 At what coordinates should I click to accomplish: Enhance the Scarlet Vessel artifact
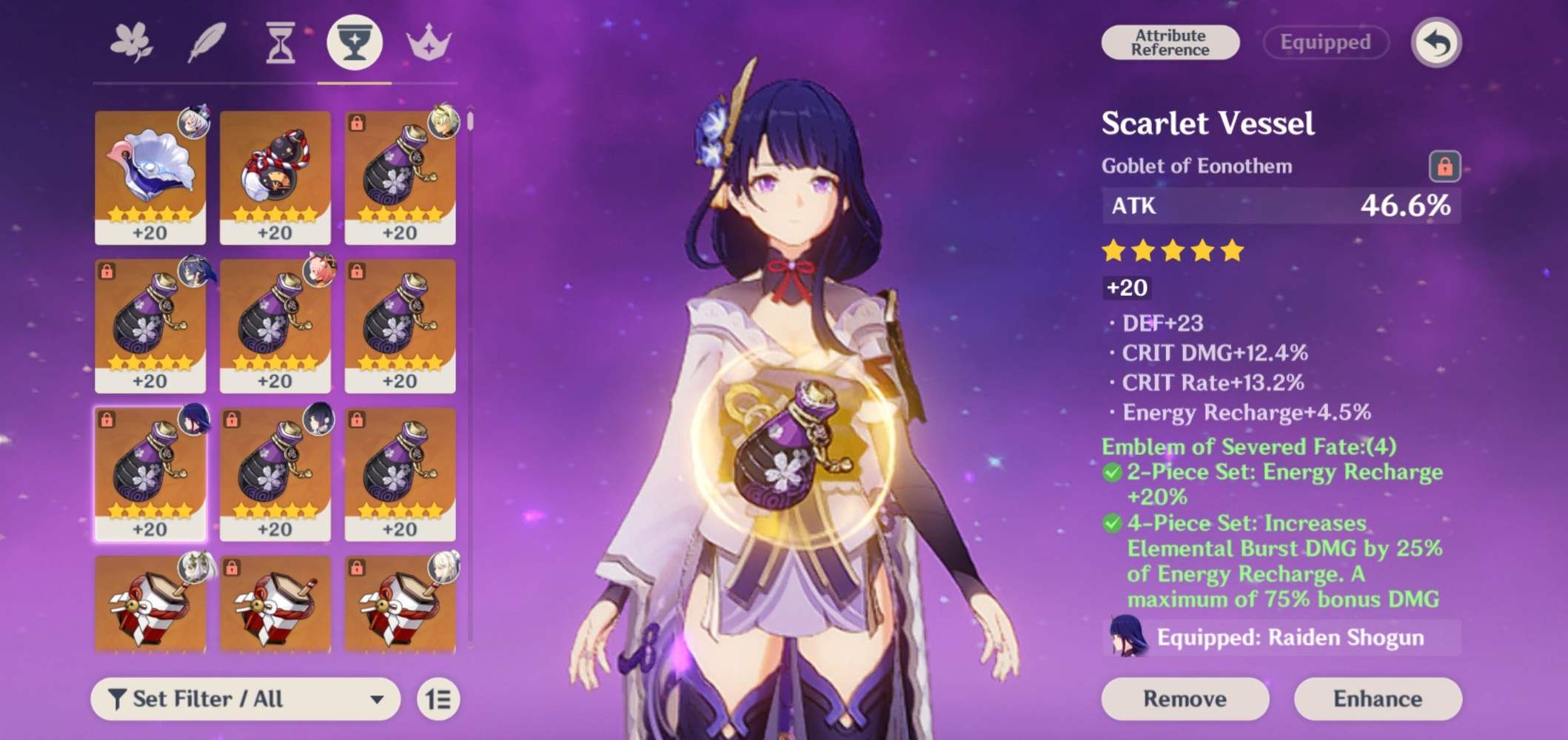[x=1377, y=699]
